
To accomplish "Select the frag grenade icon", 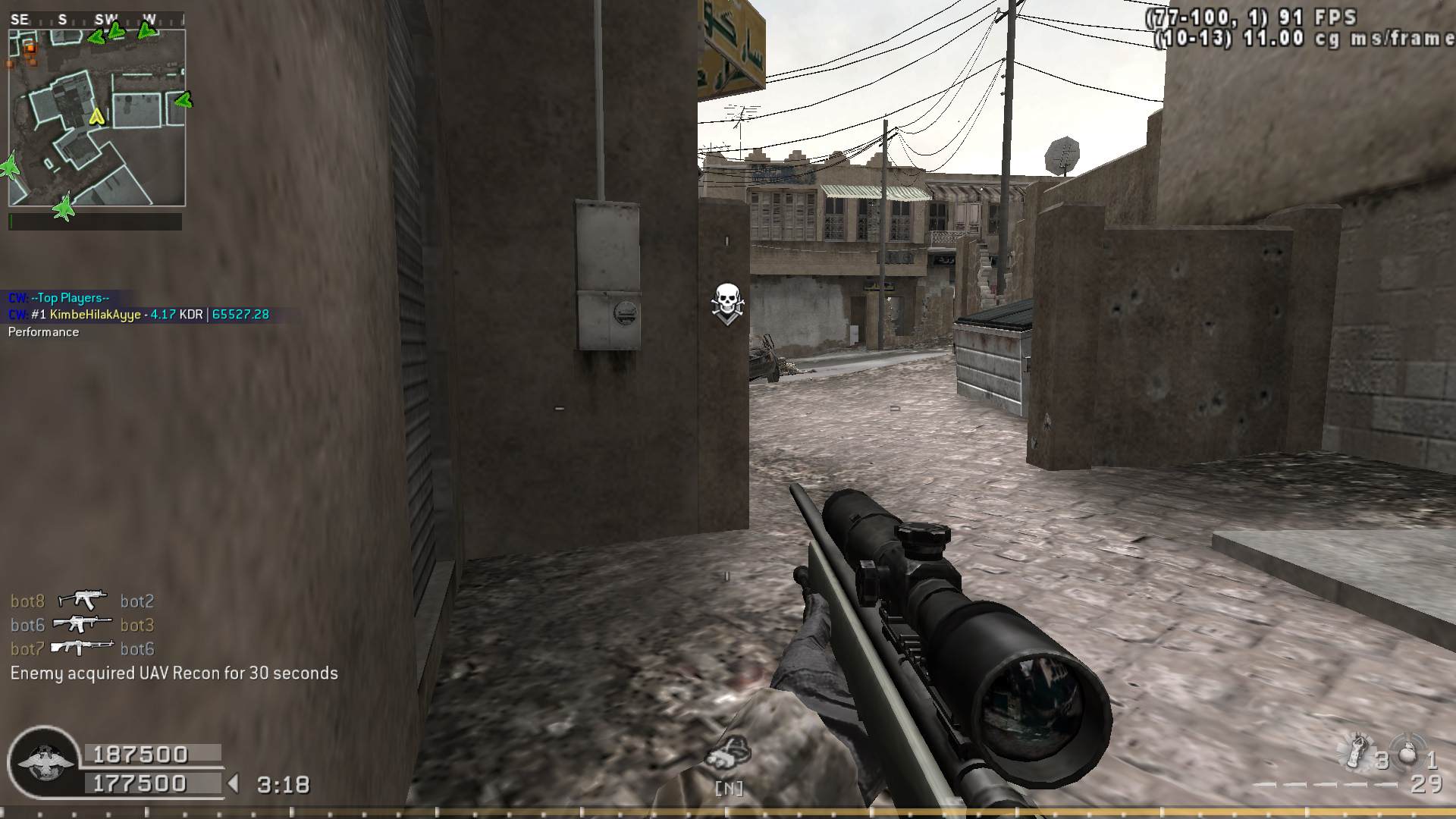I will [x=1407, y=755].
